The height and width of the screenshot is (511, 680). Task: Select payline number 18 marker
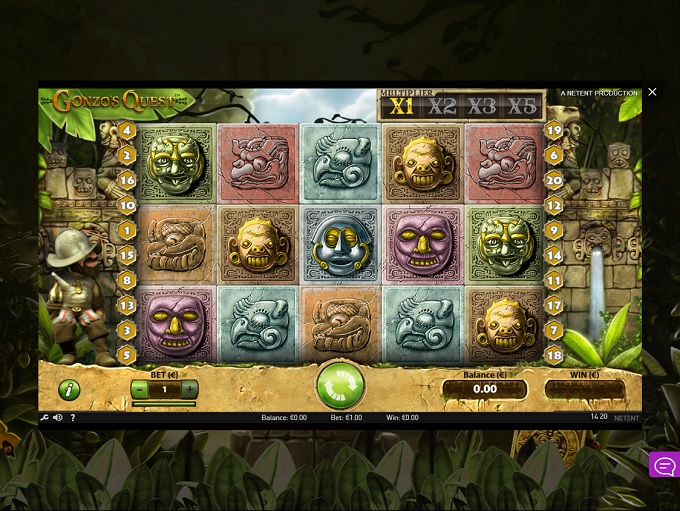pyautogui.click(x=554, y=354)
